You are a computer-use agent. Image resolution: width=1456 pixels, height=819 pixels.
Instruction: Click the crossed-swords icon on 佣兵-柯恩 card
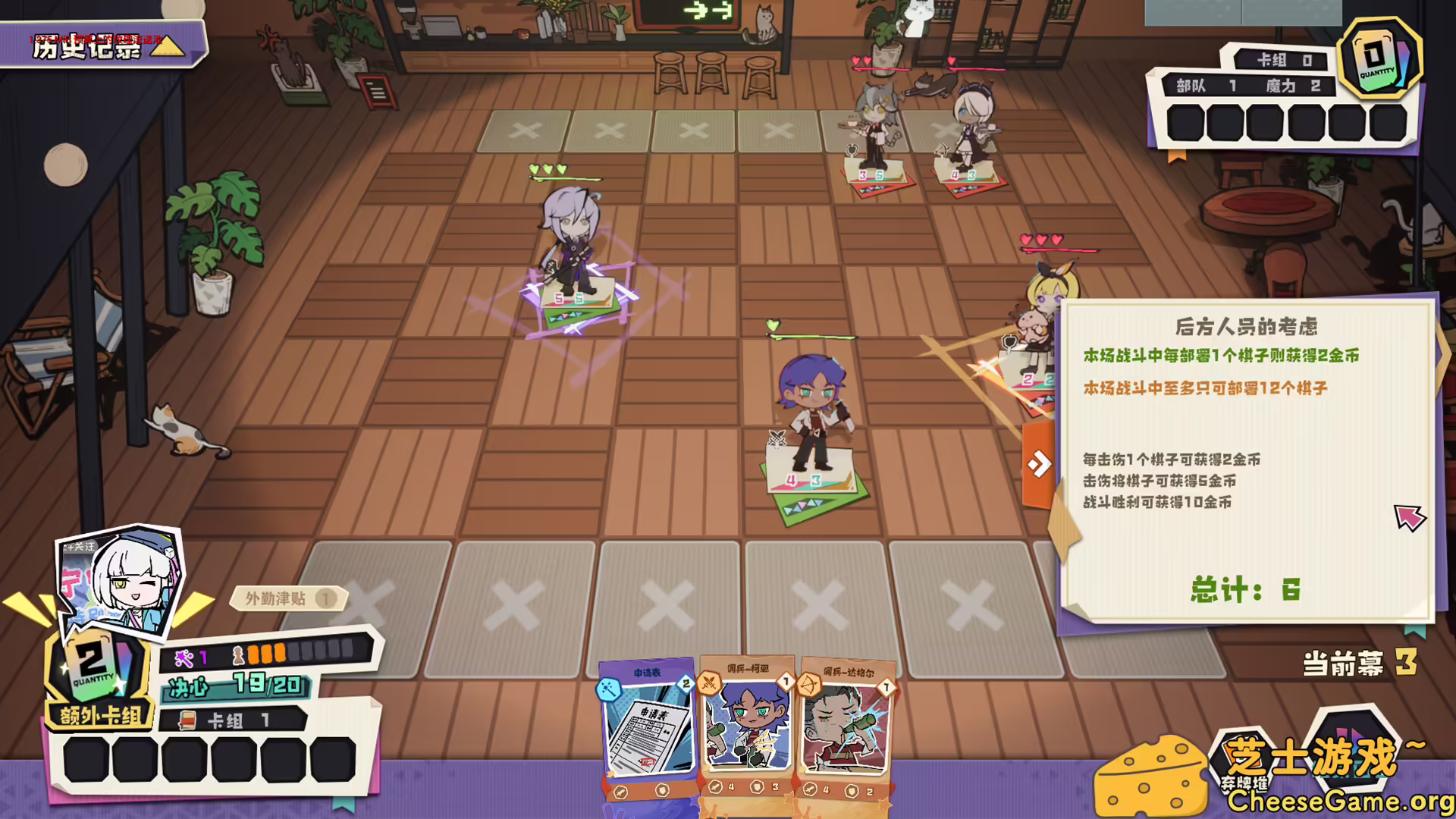coord(708,684)
